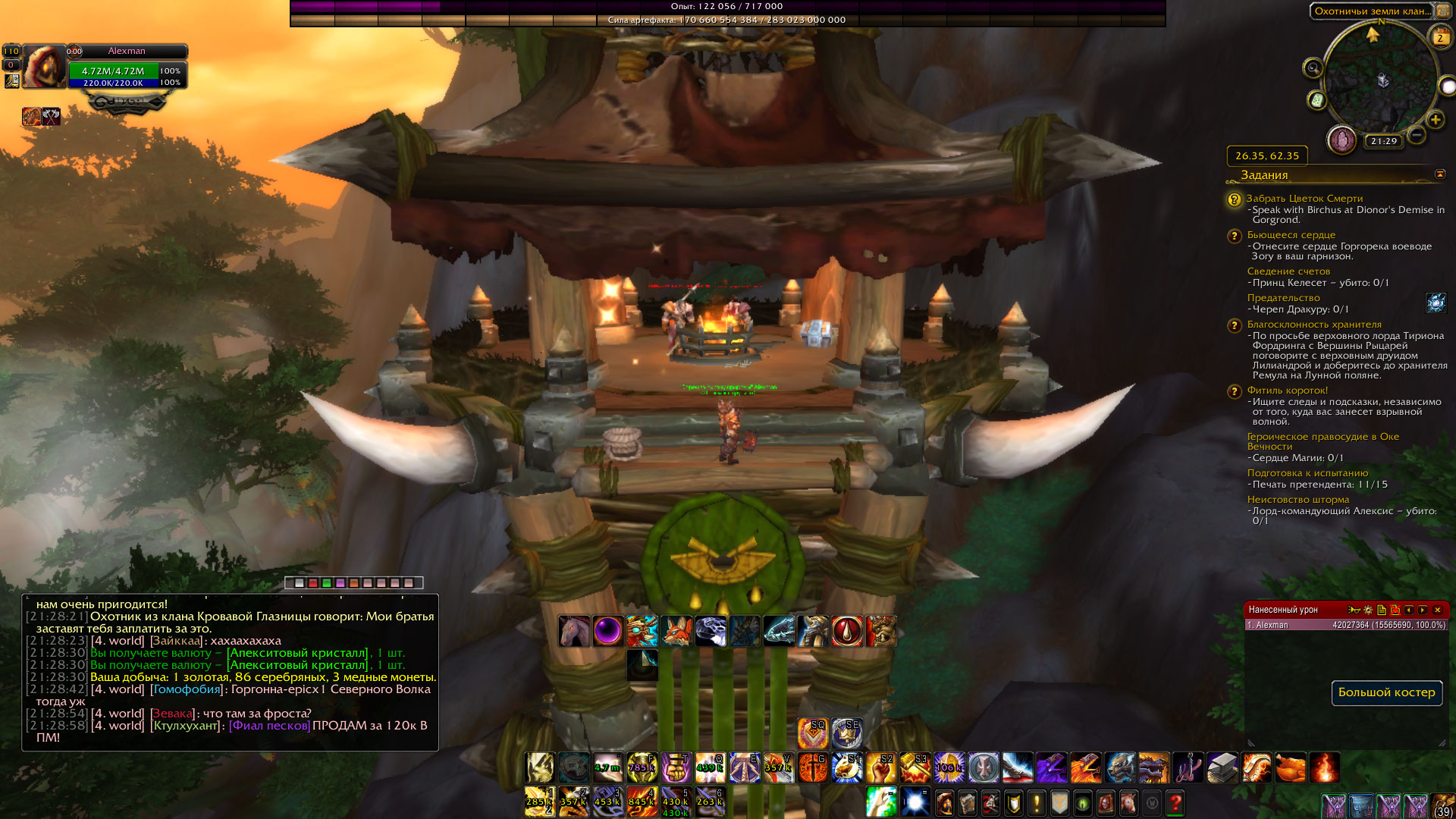Activate the red blood drop ability icon

(x=847, y=631)
